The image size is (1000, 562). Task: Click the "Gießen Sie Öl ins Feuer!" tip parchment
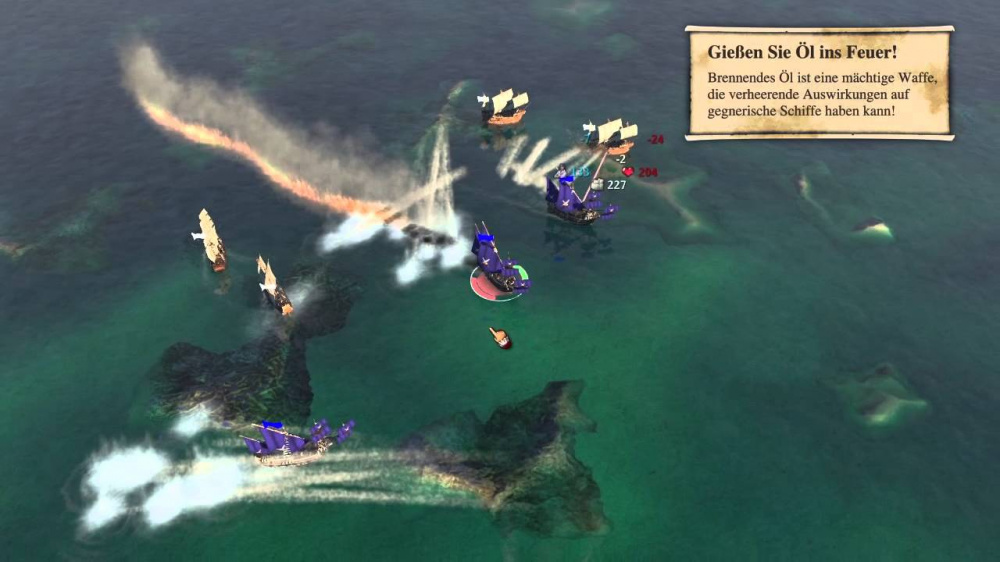[818, 83]
